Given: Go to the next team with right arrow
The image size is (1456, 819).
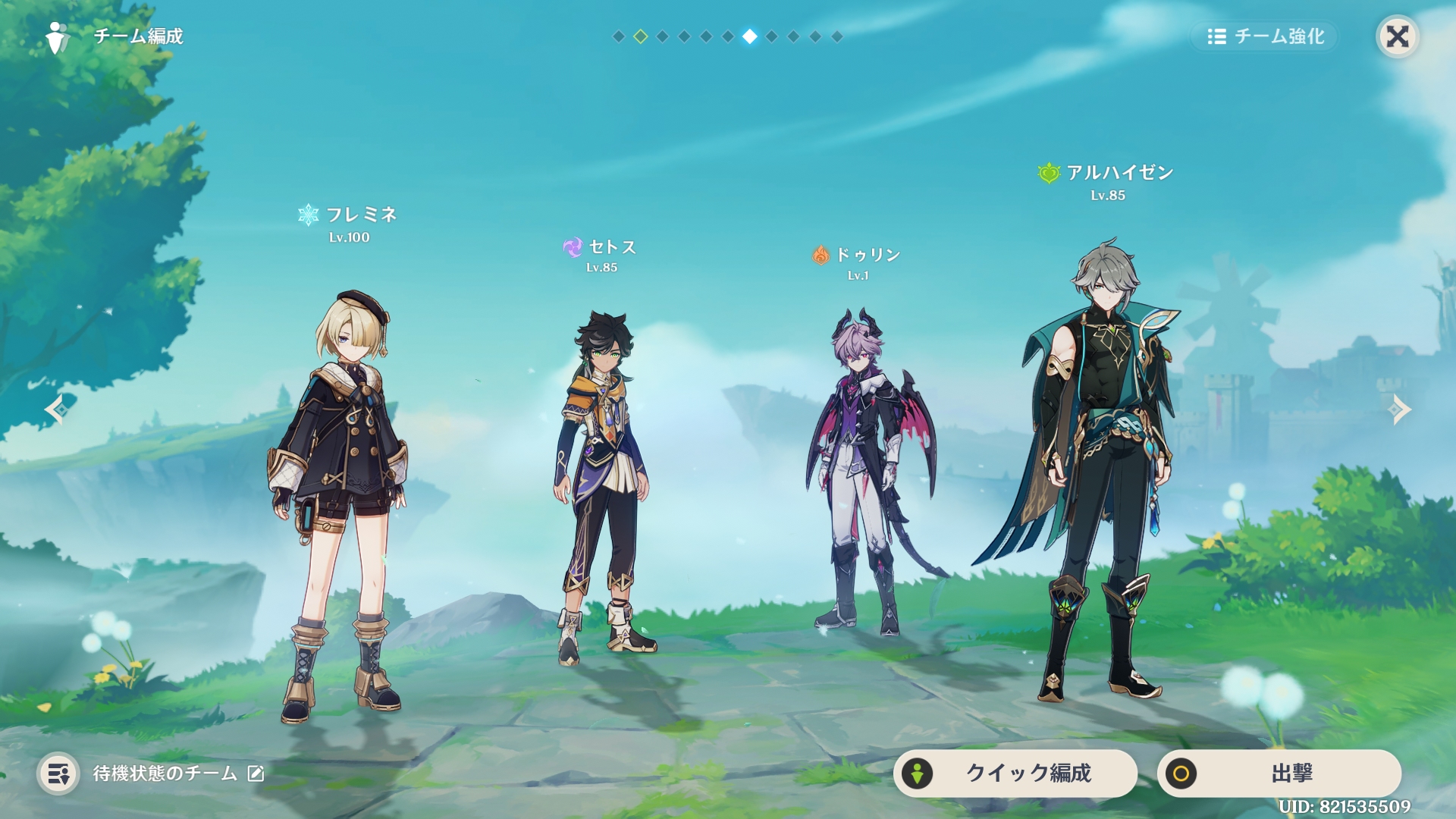Looking at the screenshot, I should 1398,409.
